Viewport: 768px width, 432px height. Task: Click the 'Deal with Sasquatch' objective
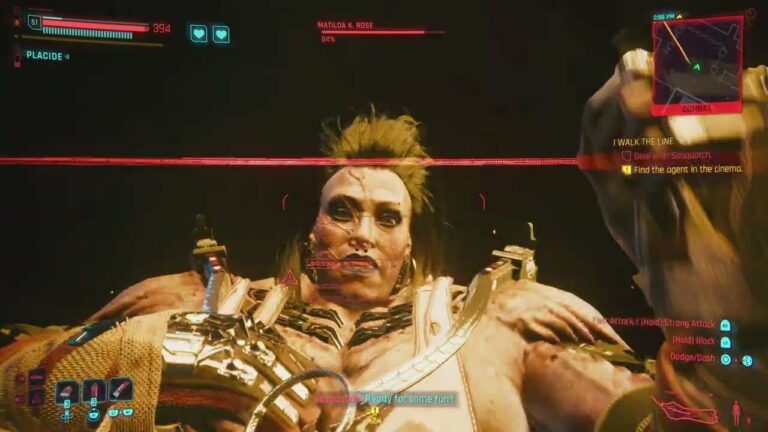coord(677,157)
